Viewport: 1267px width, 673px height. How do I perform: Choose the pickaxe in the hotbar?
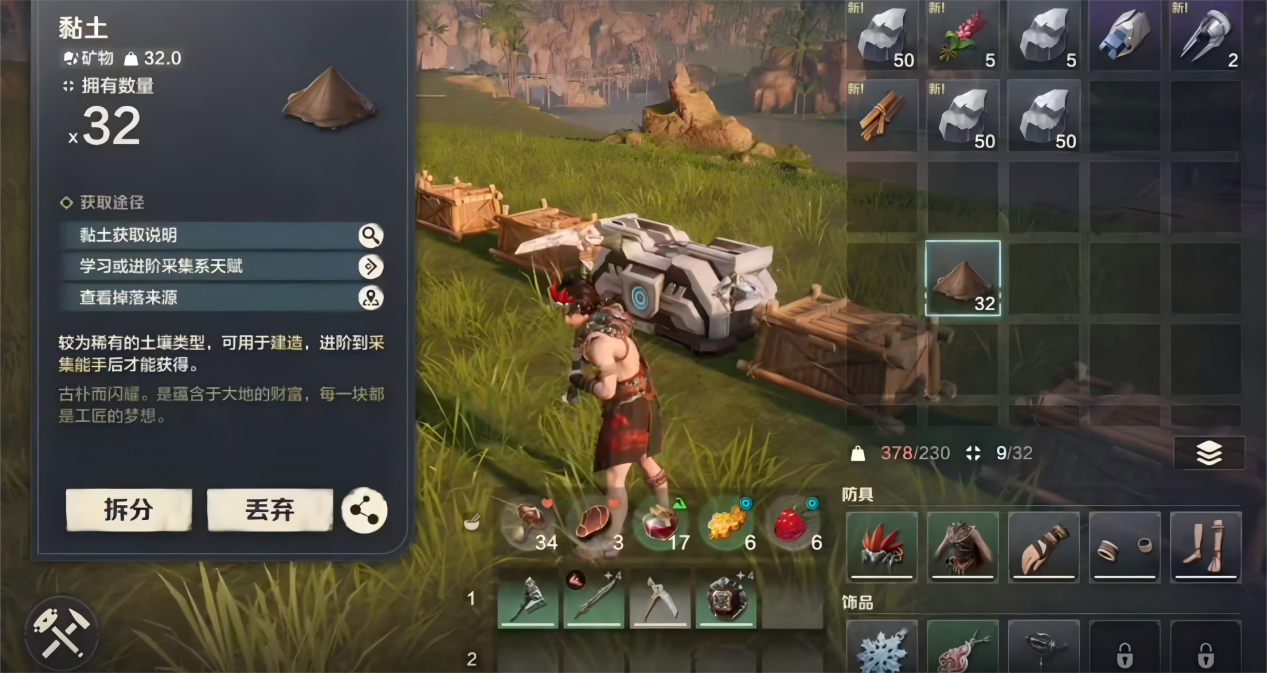coord(660,599)
